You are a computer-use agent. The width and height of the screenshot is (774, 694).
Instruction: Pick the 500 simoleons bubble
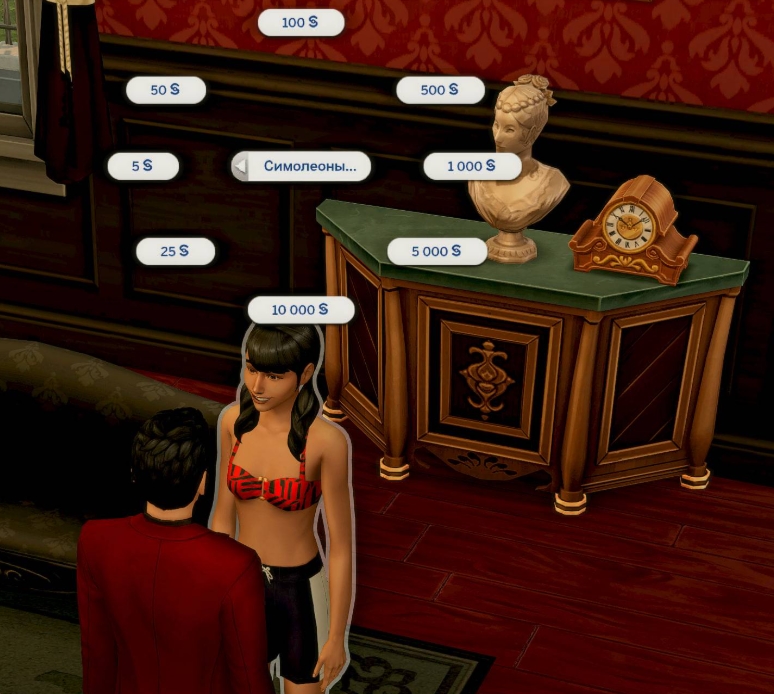(x=440, y=90)
